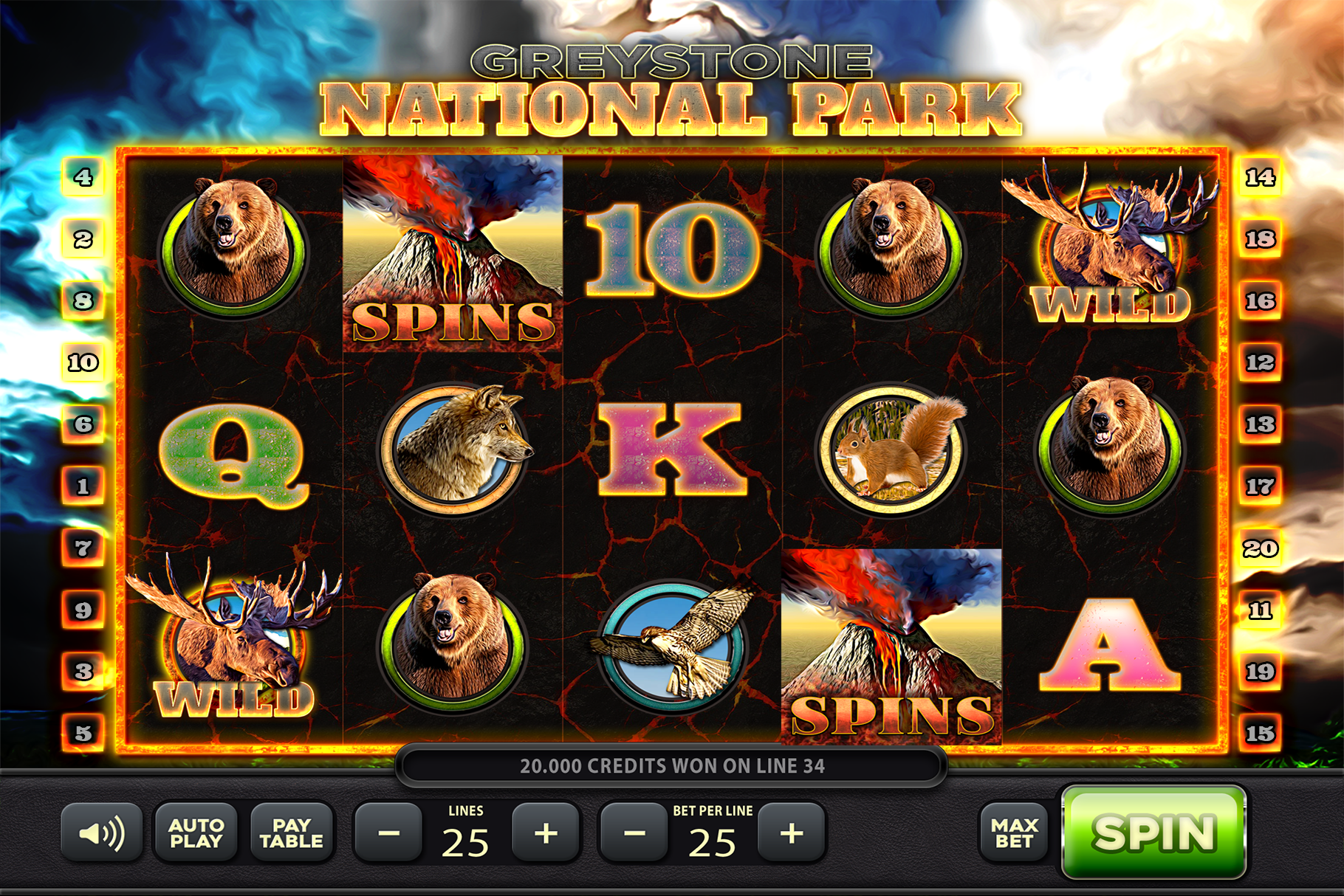
Task: Toggle the sound speaker button
Action: pyautogui.click(x=101, y=833)
